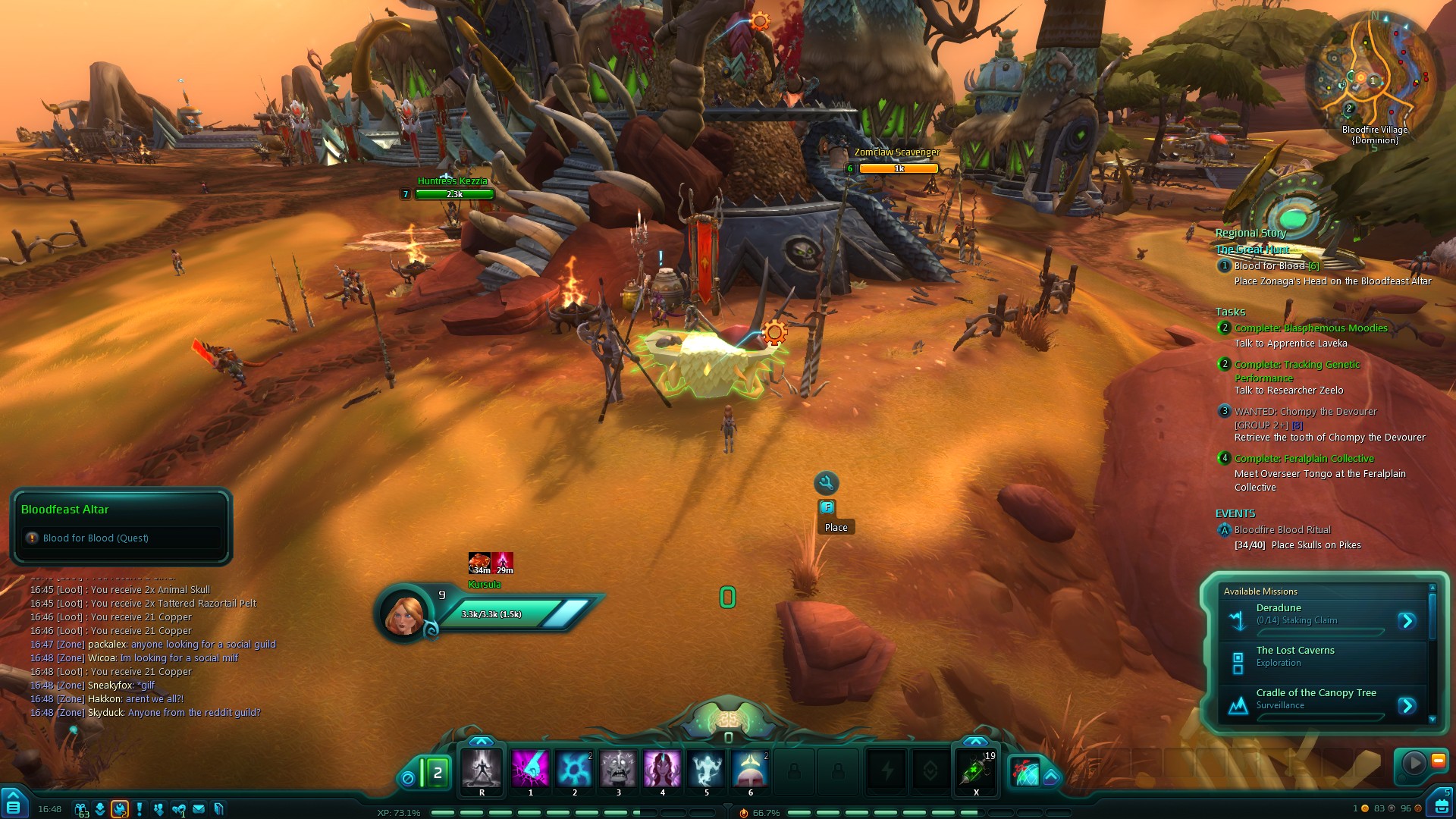Select the innate ability icon labeled R

click(482, 769)
